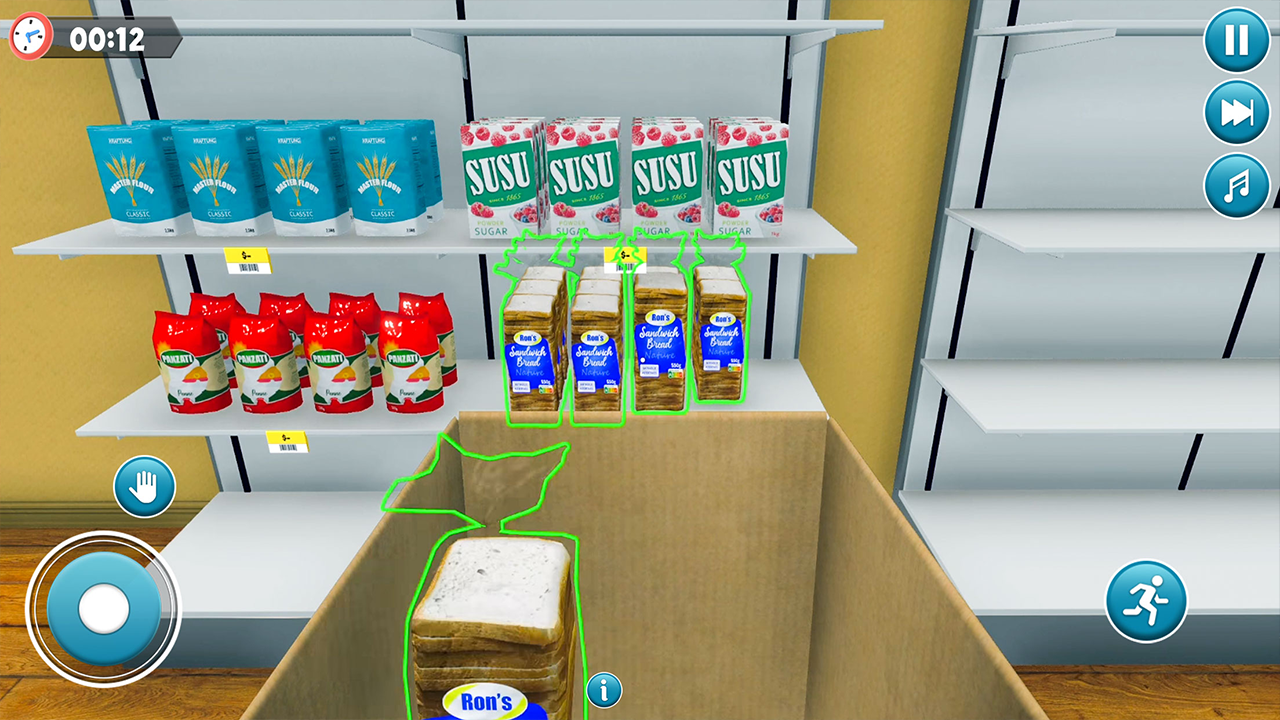Open the $-- label above the Sandwich Bread

625,258
